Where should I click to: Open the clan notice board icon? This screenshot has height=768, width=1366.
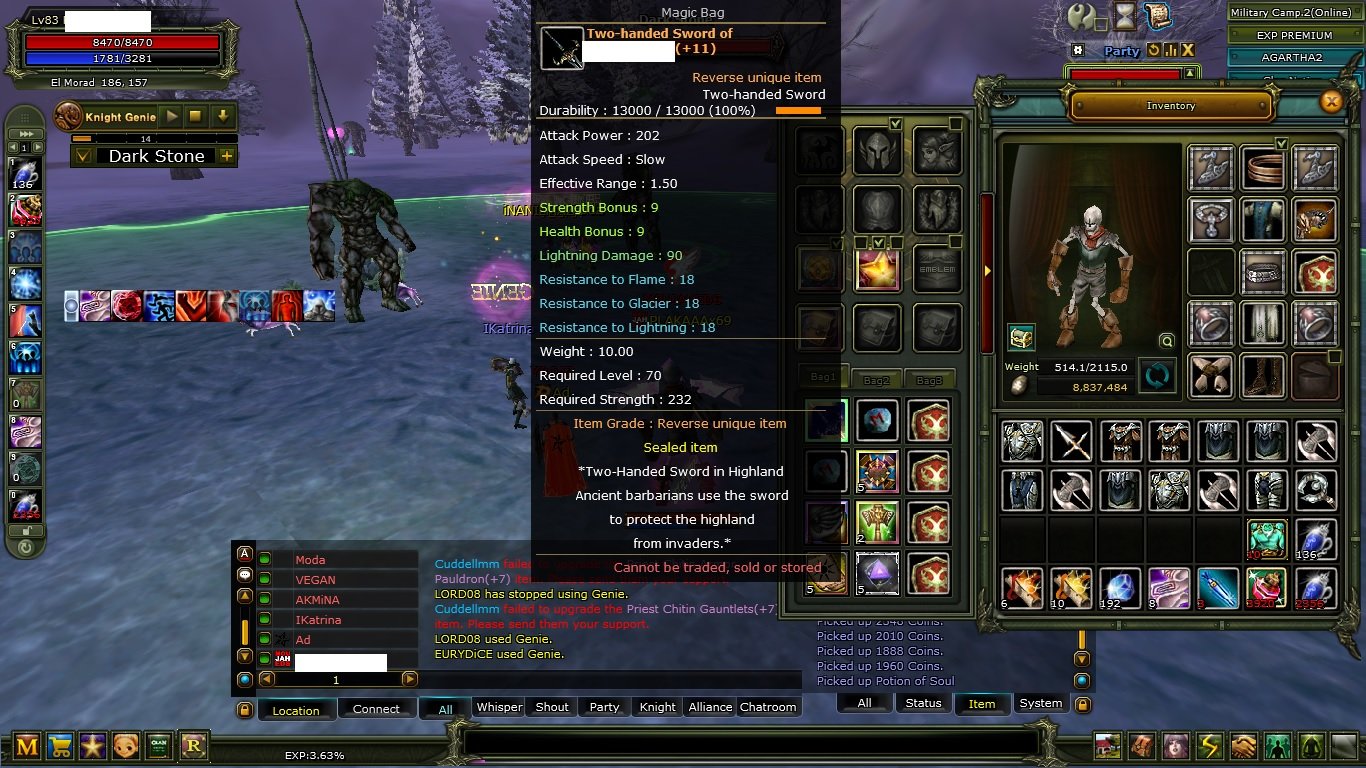point(159,747)
